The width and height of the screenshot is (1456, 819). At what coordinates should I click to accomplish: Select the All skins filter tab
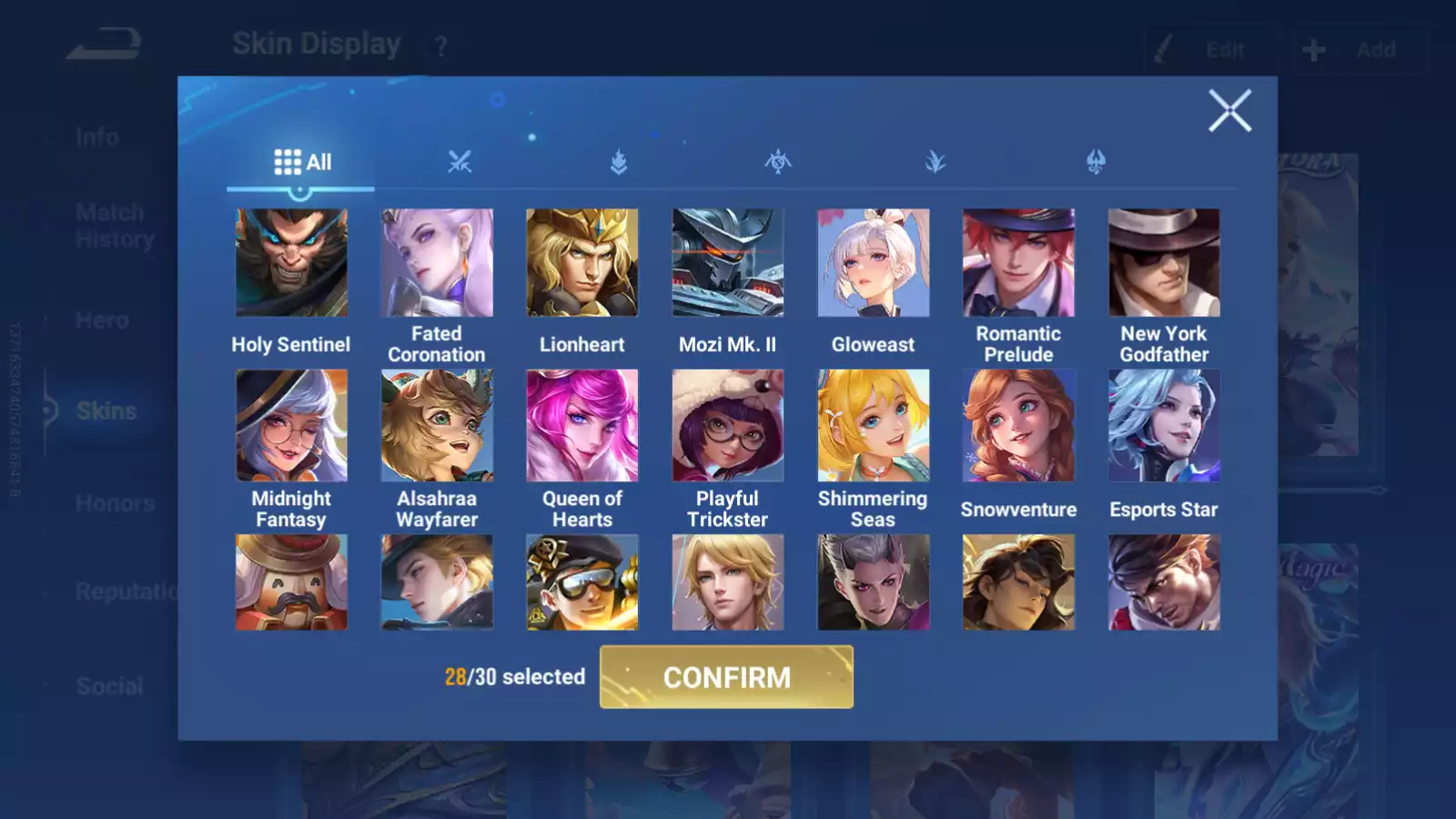pyautogui.click(x=301, y=161)
